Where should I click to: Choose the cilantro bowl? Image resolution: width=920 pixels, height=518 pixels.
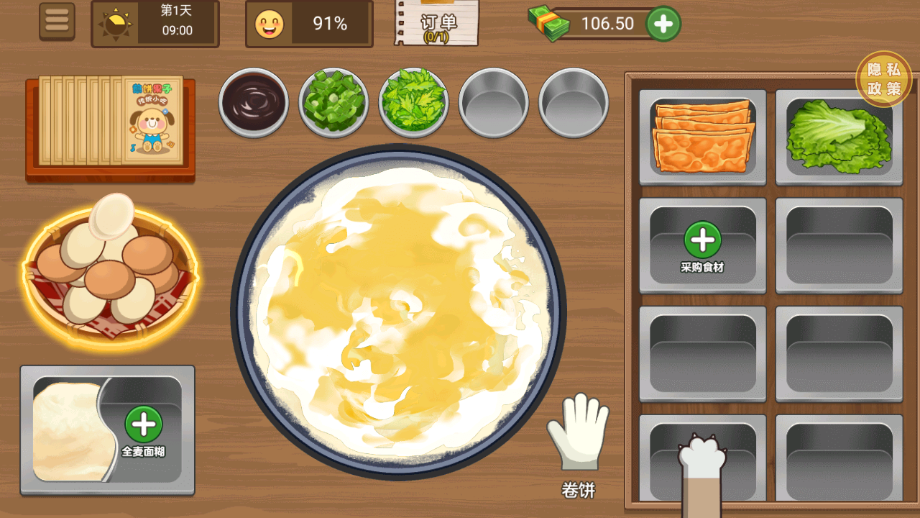[x=413, y=102]
